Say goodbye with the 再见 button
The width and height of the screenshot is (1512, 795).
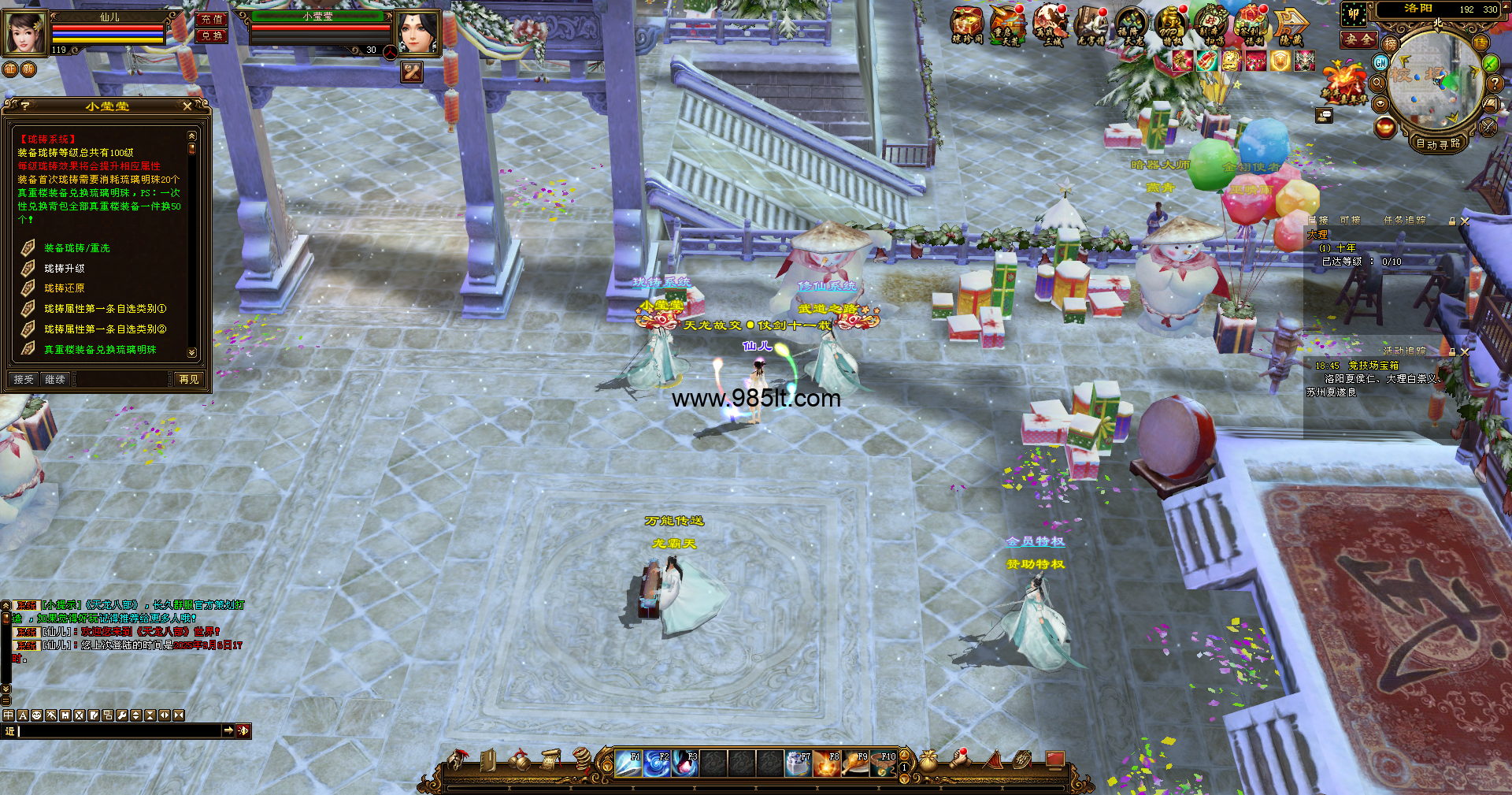189,380
